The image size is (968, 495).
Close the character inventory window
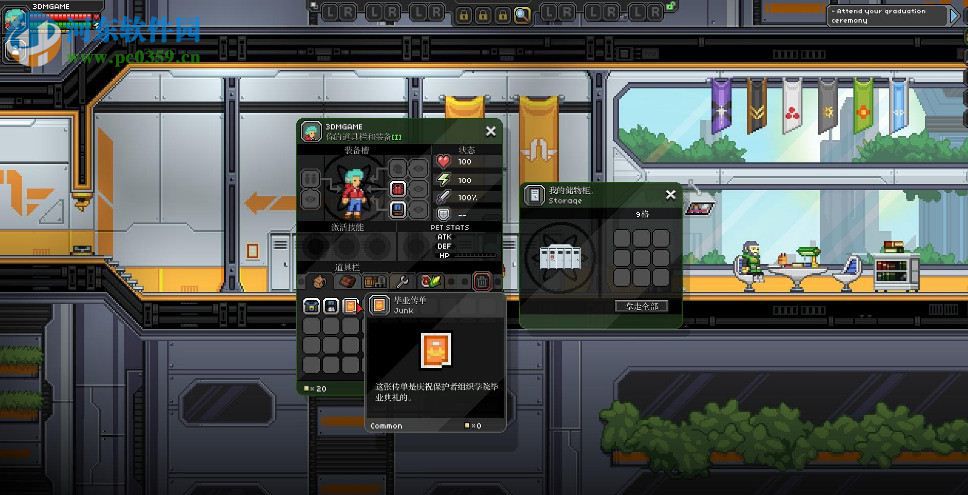coord(490,131)
